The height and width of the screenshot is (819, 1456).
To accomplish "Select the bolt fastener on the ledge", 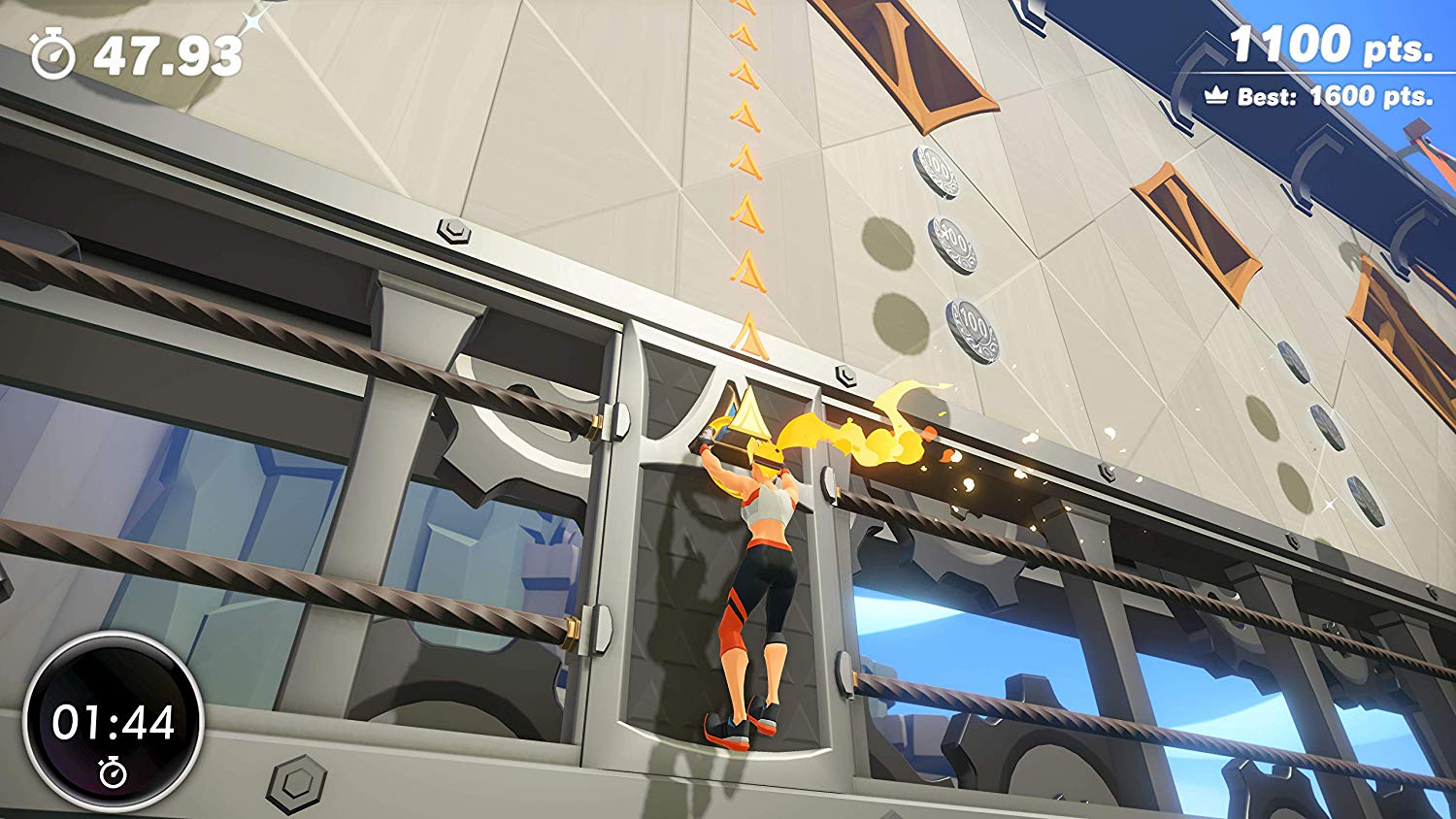I will pyautogui.click(x=455, y=233).
